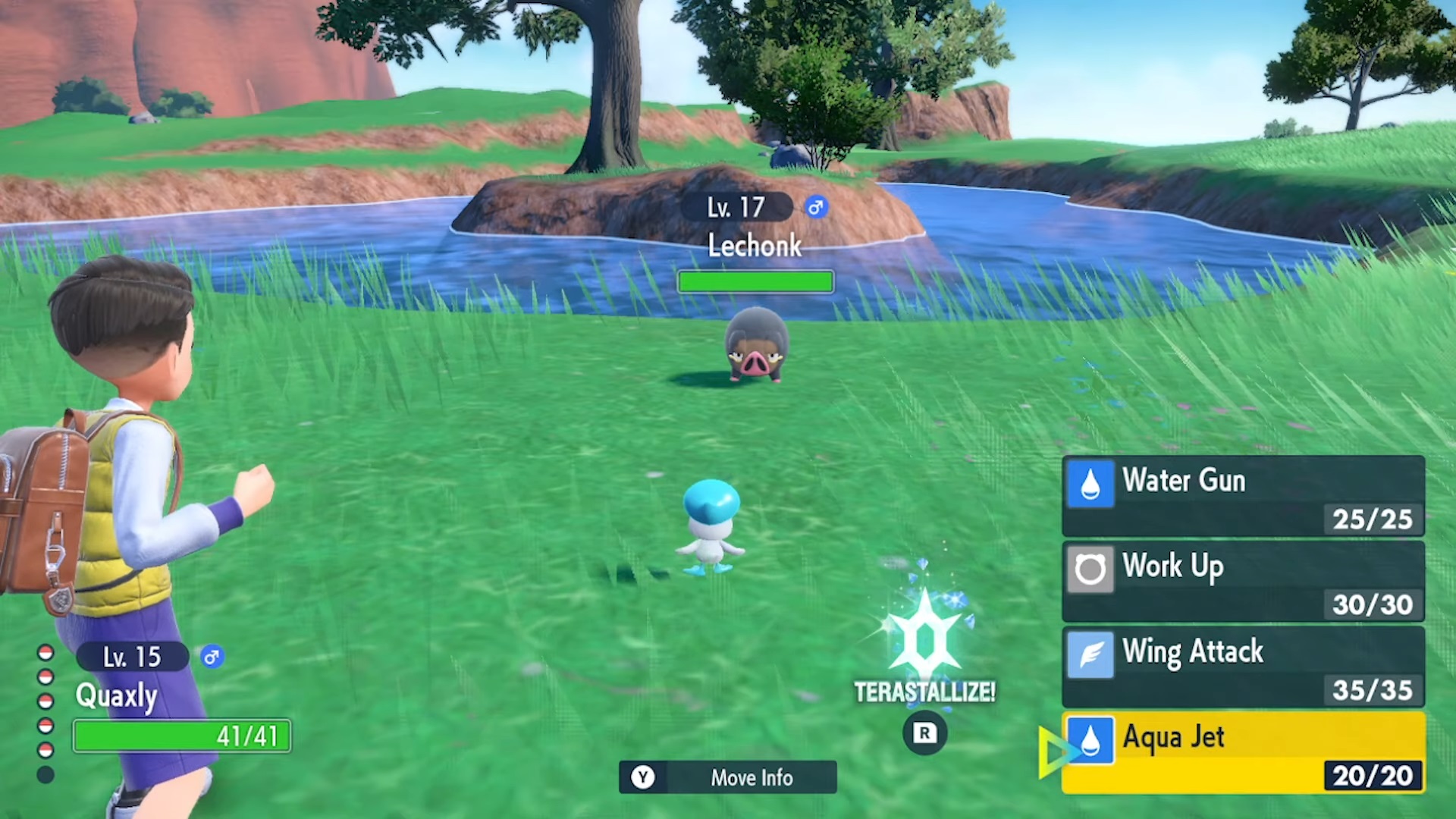Click the Y button icon near Move Info
The width and height of the screenshot is (1456, 819).
coord(643,777)
